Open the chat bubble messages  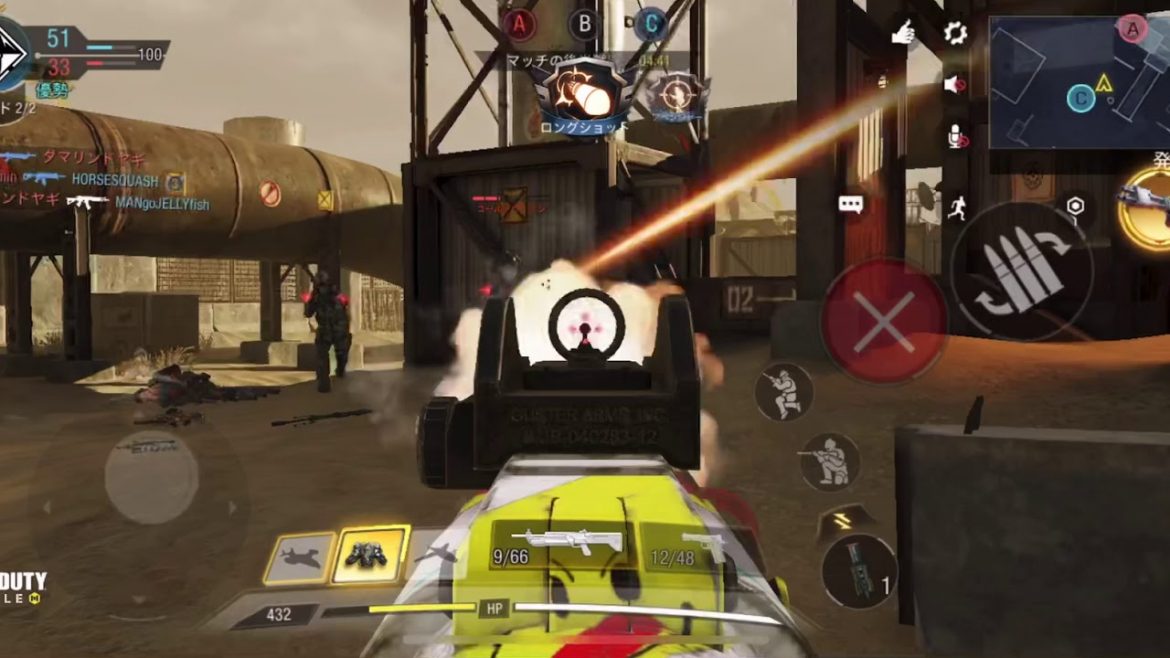851,205
